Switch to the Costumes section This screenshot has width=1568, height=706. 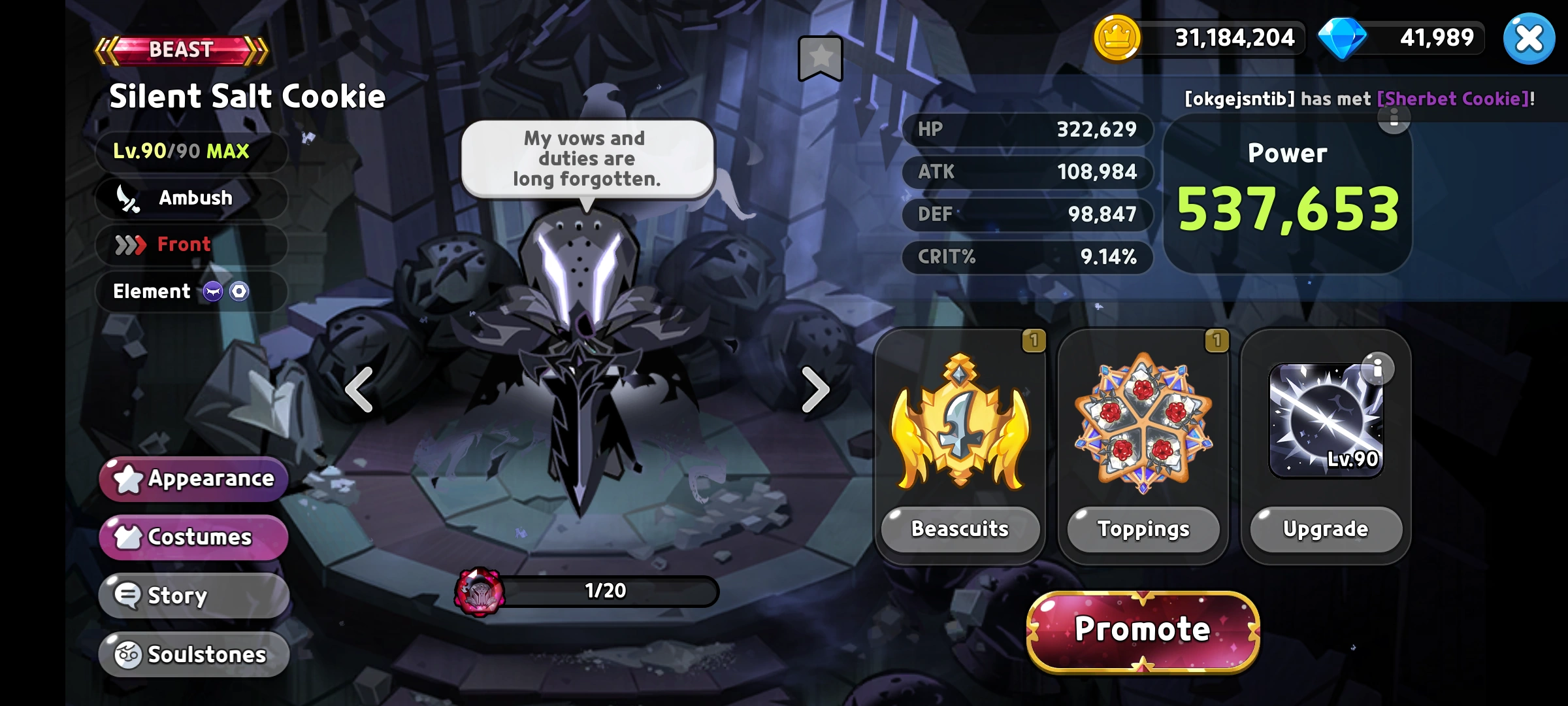(x=193, y=536)
